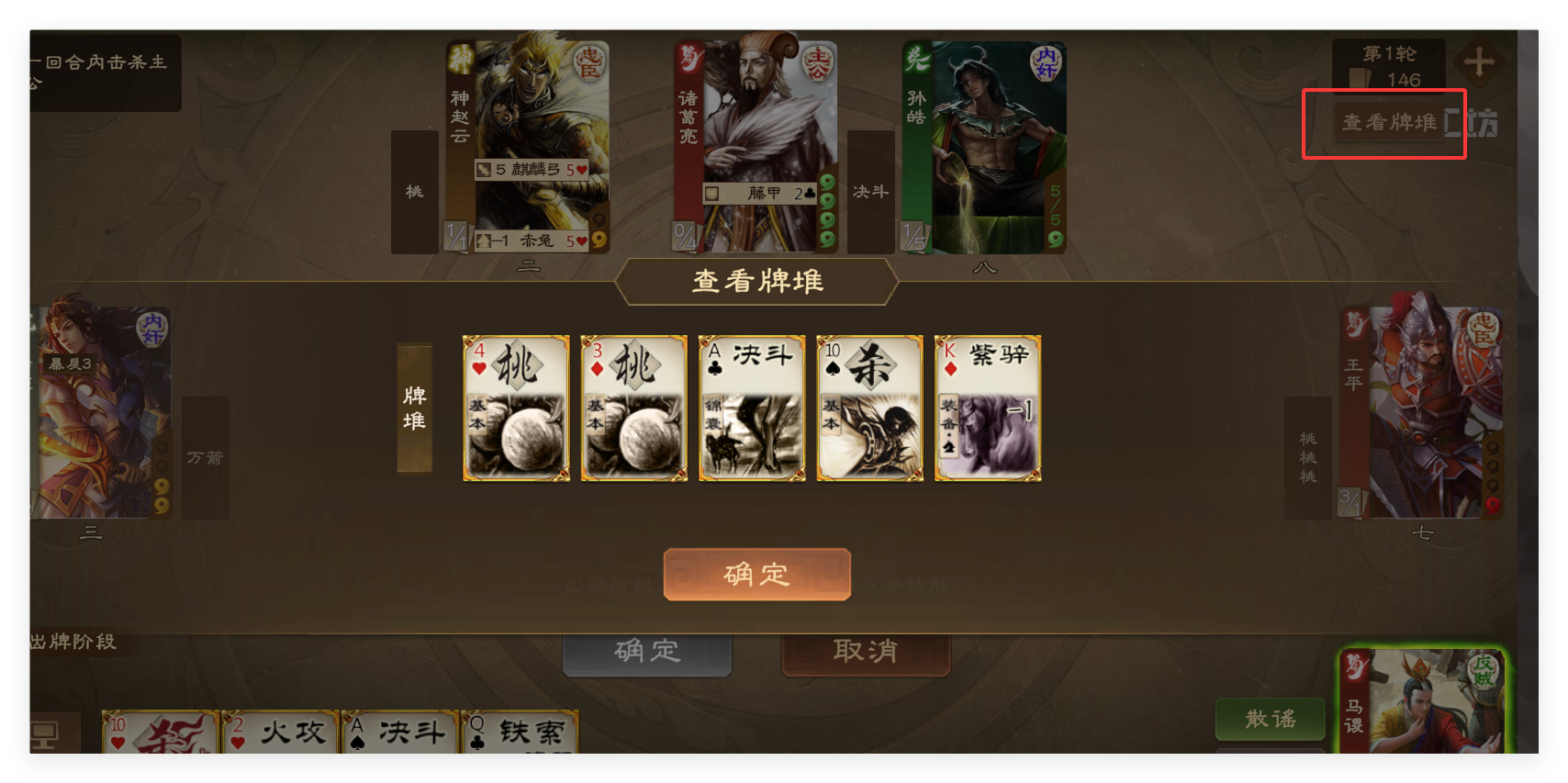Screen dimensions: 1568x783
Task: Click the 麒麟弓 equipment slot on 神赵云
Action: coord(531,171)
